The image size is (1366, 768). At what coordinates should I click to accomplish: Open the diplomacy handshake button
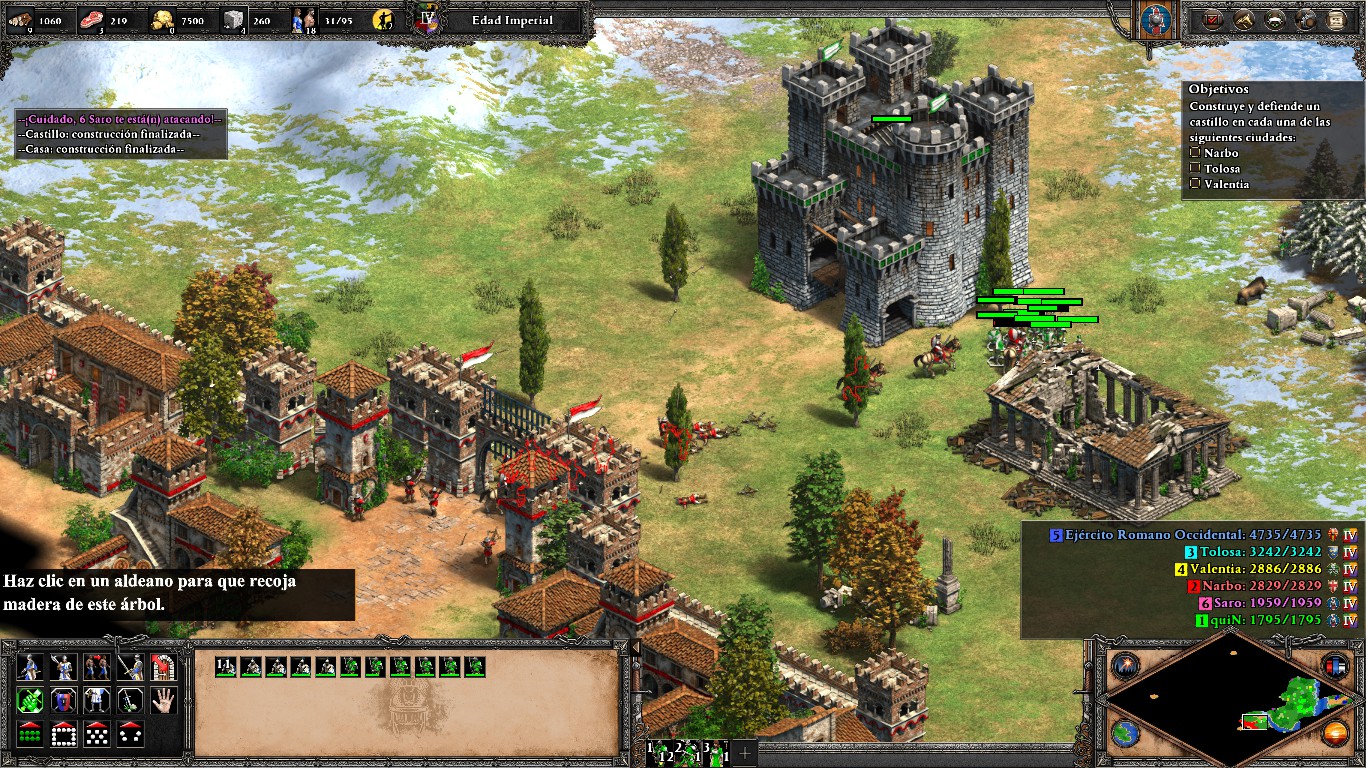[x=1275, y=19]
